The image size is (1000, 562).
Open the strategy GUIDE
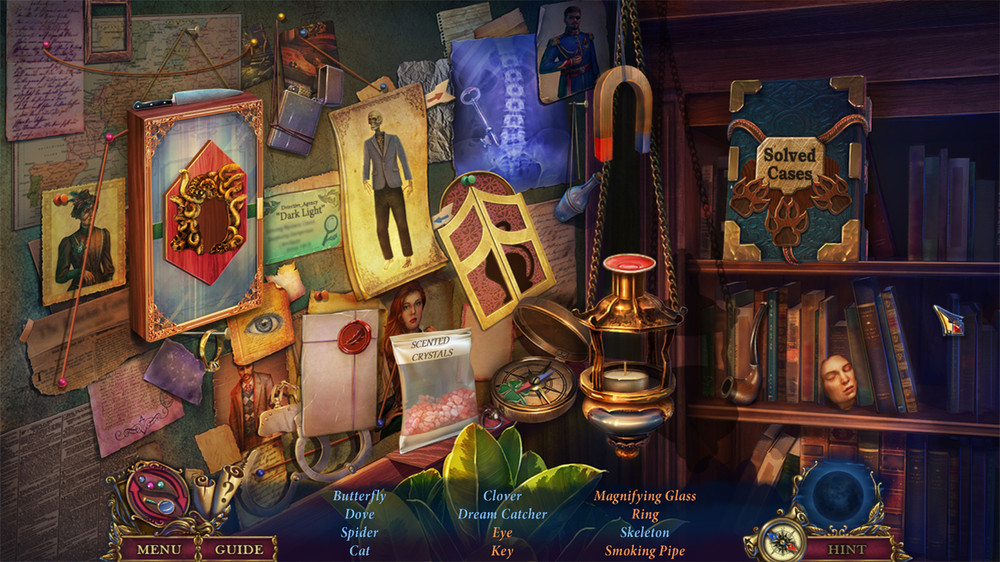point(239,549)
